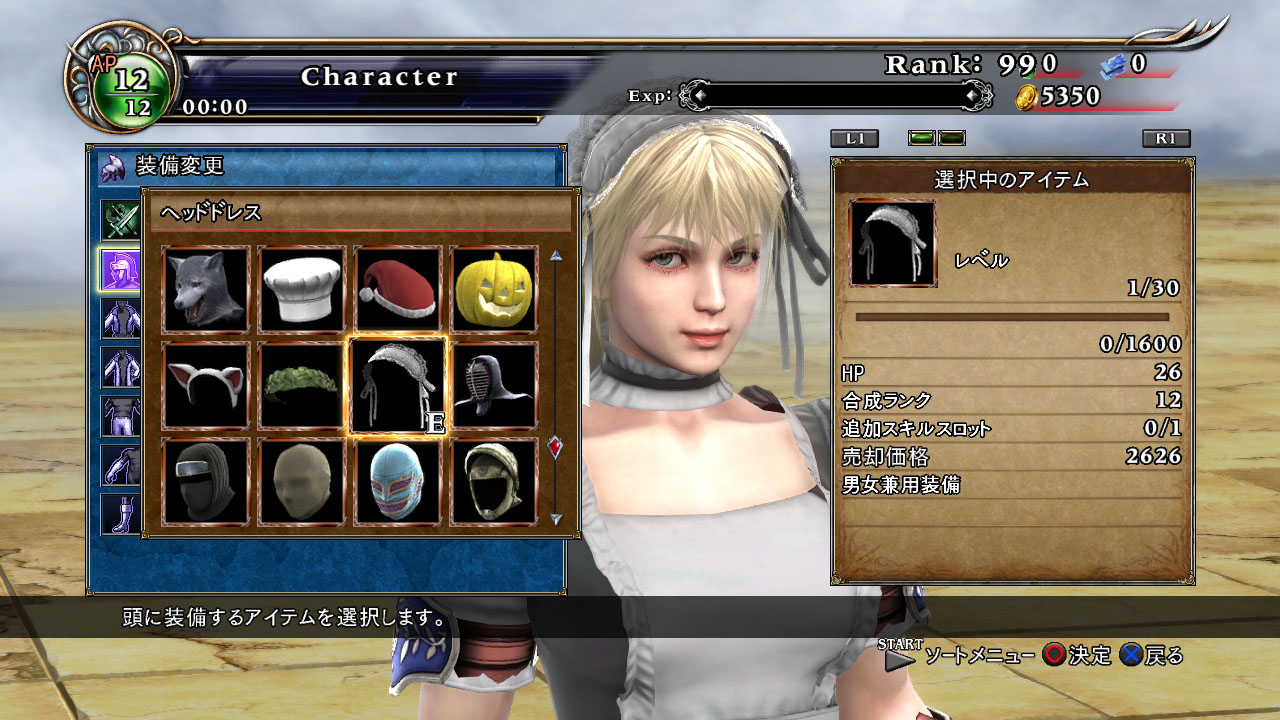The image size is (1280, 720).
Task: Choose the green laurel wreath
Action: (302, 386)
